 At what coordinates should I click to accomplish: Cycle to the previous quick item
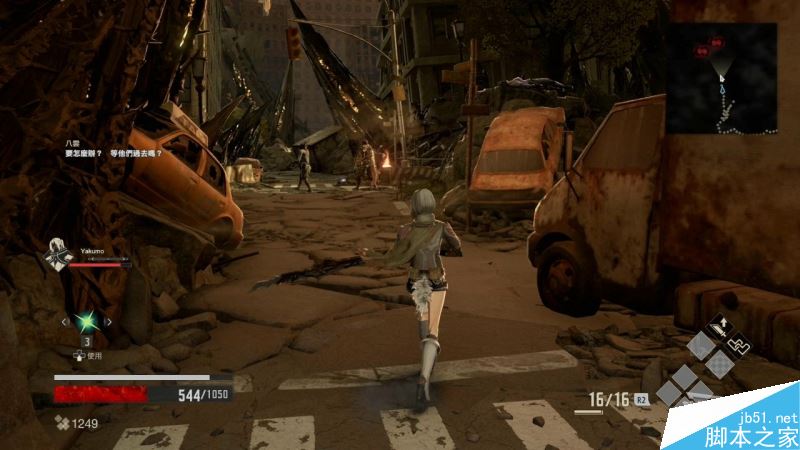[x=64, y=321]
